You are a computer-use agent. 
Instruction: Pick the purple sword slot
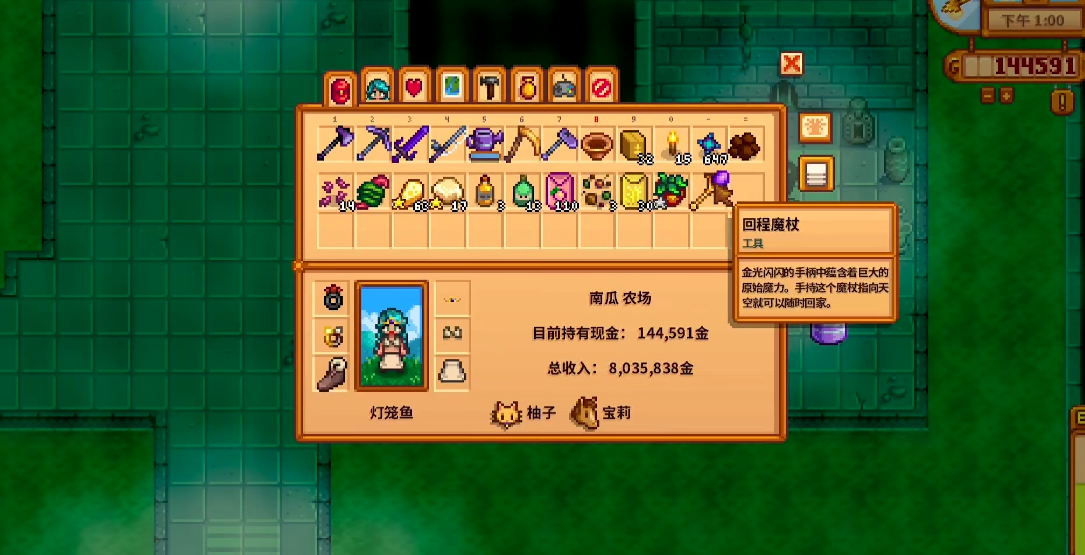[x=409, y=145]
